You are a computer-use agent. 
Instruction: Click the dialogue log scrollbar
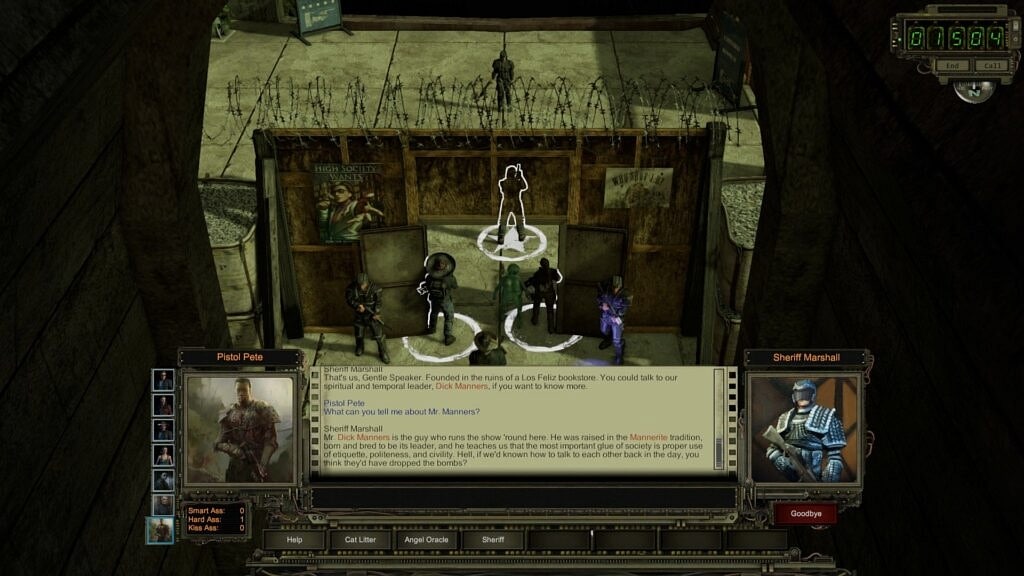click(719, 420)
